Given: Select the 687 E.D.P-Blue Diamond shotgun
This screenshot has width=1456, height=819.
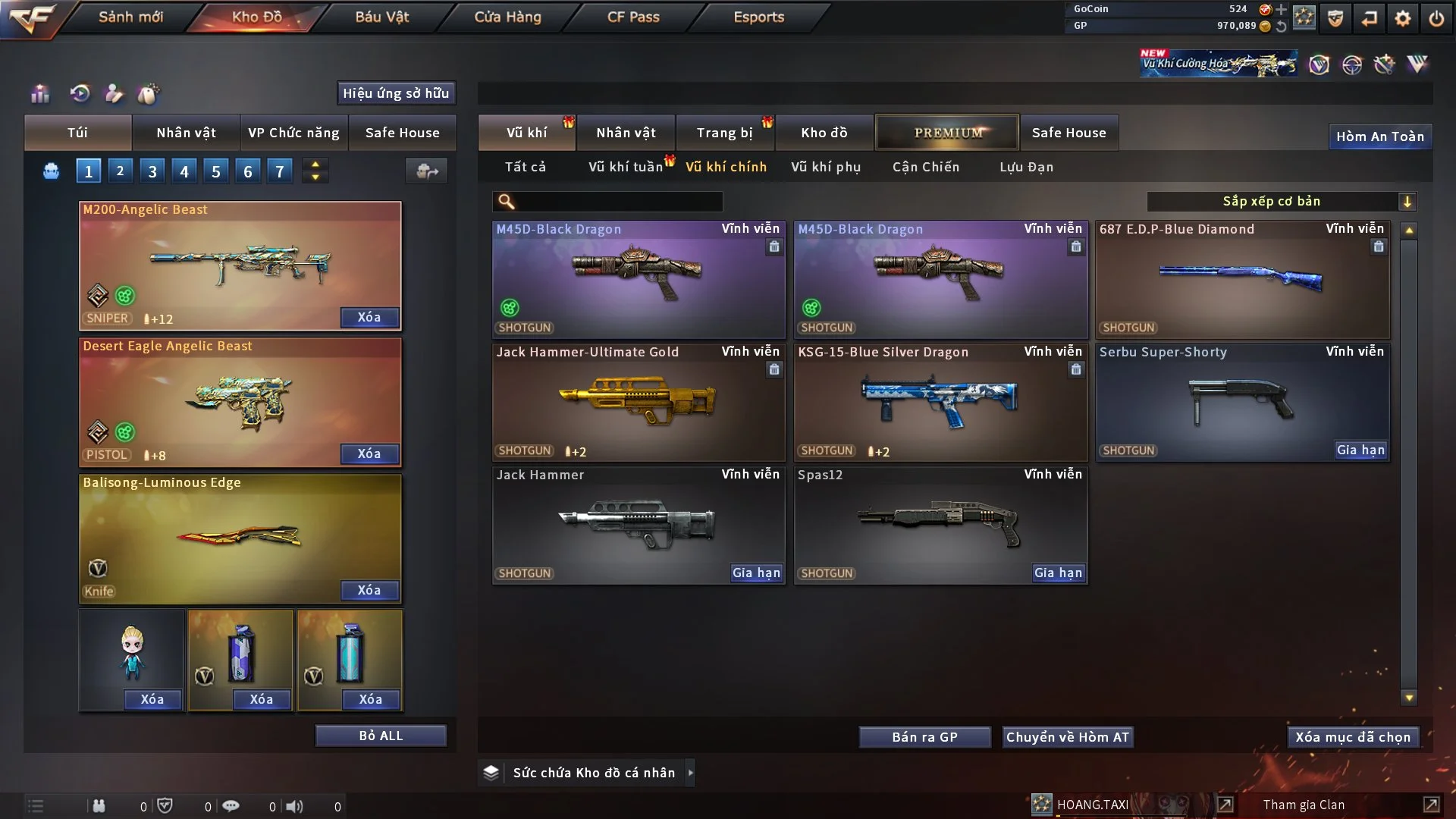Looking at the screenshot, I should click(x=1242, y=279).
